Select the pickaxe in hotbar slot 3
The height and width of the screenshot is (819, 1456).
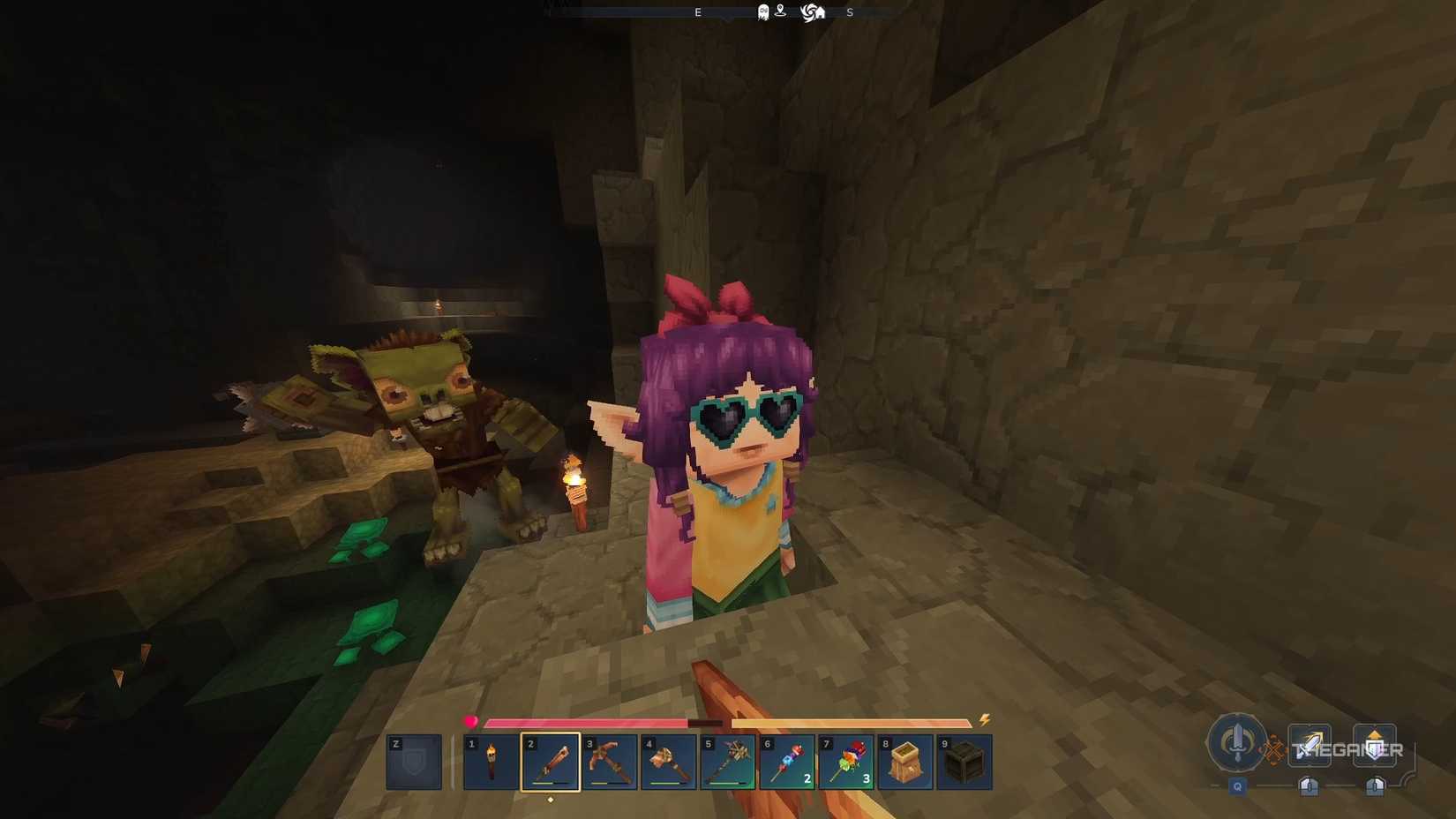[608, 762]
